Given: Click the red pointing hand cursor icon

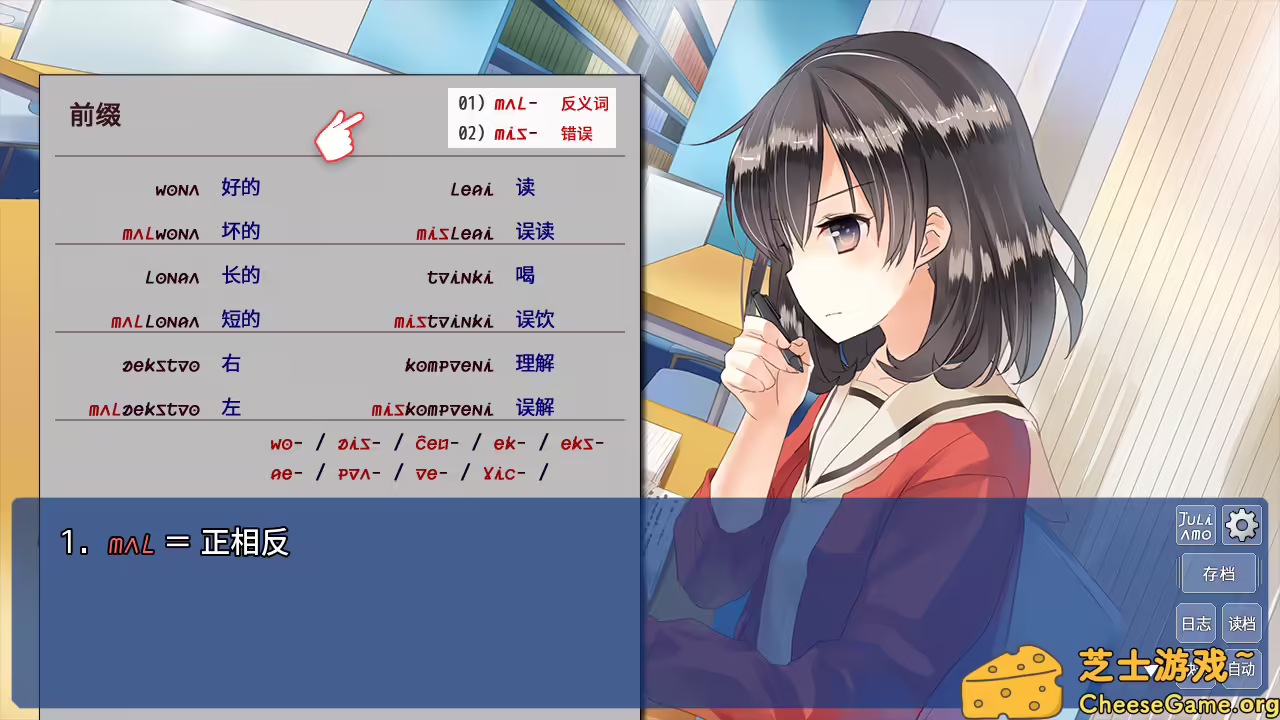Looking at the screenshot, I should point(339,135).
